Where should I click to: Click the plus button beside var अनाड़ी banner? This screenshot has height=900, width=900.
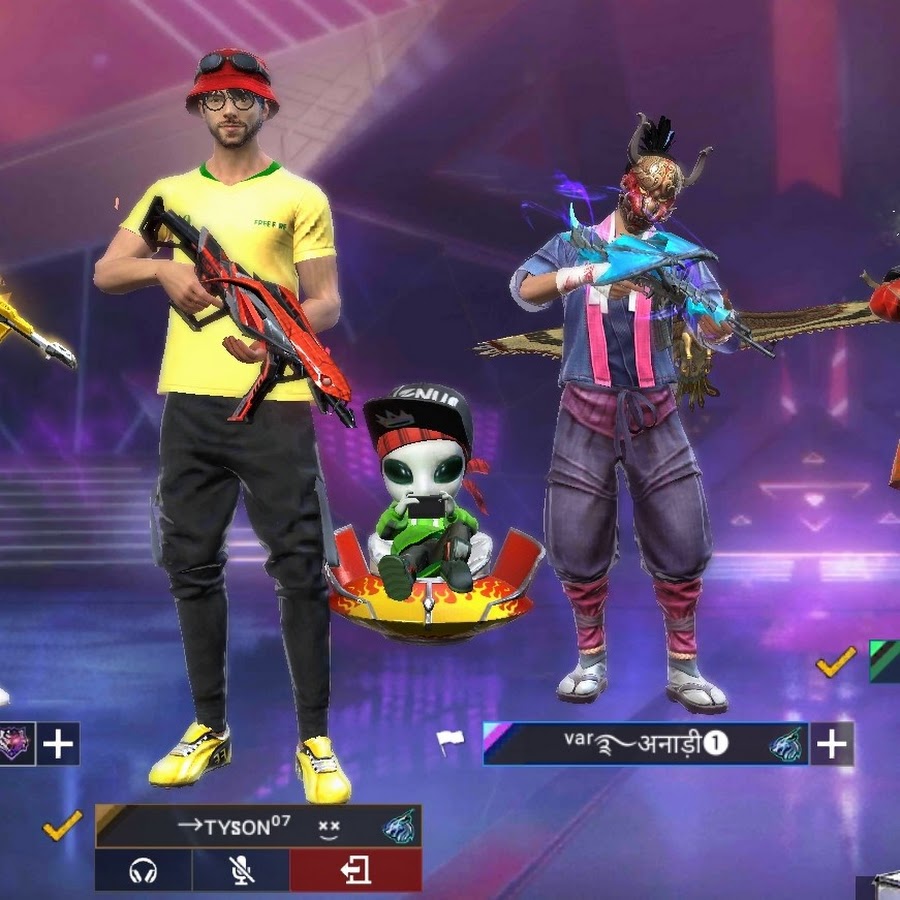(832, 744)
